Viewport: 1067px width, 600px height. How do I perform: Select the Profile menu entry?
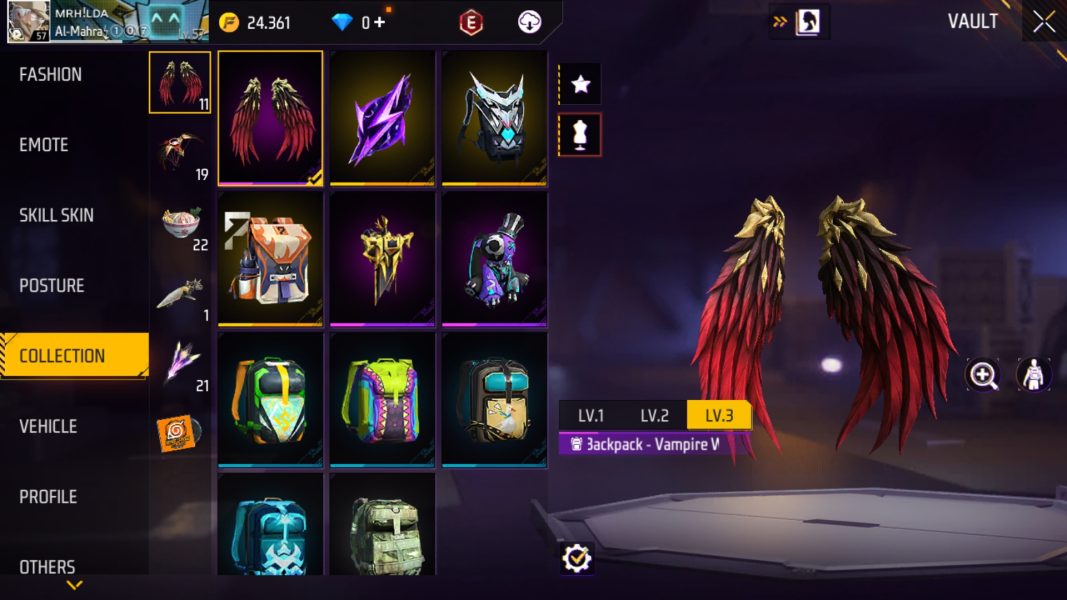coord(48,497)
